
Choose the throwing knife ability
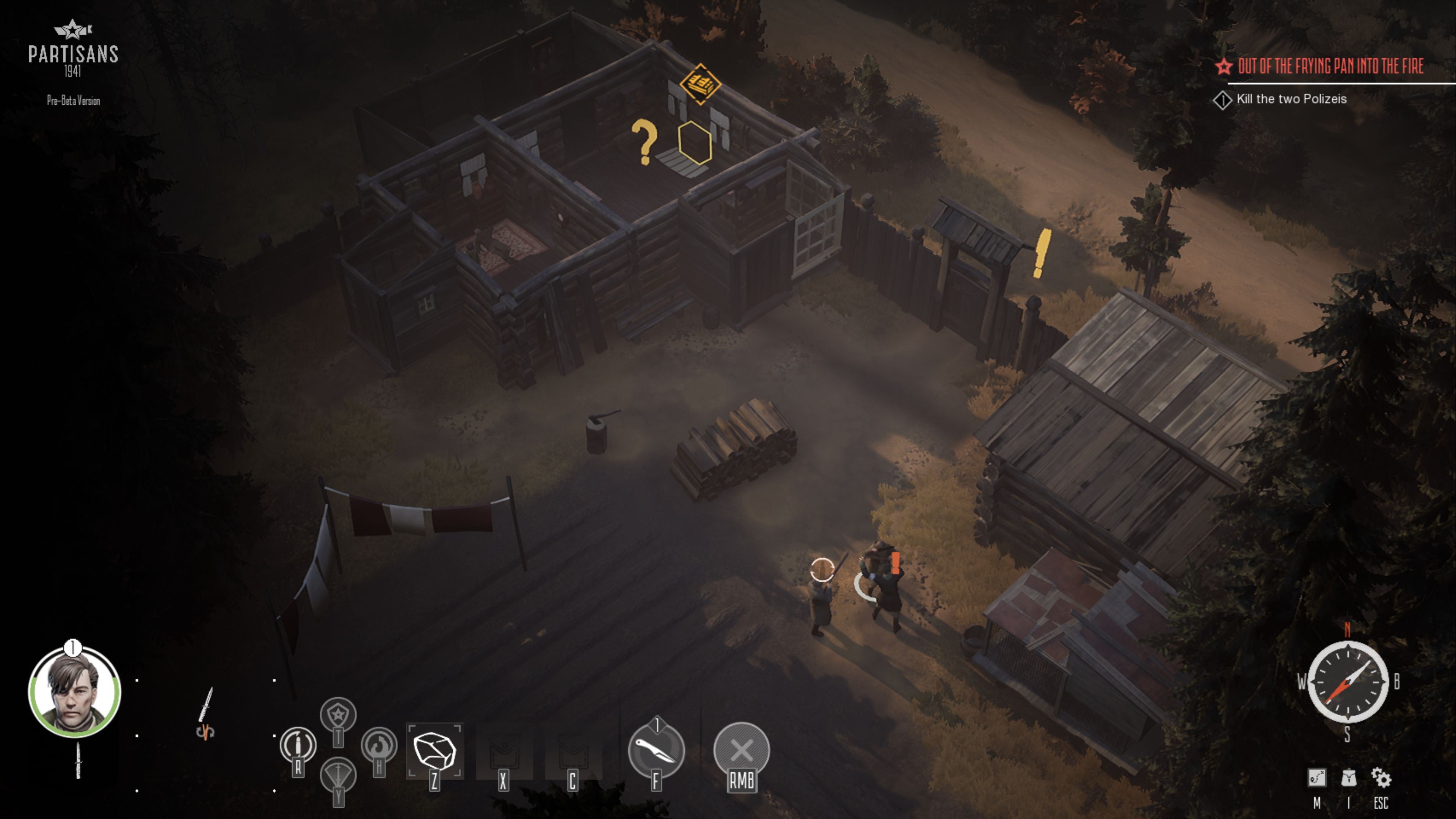pos(656,751)
